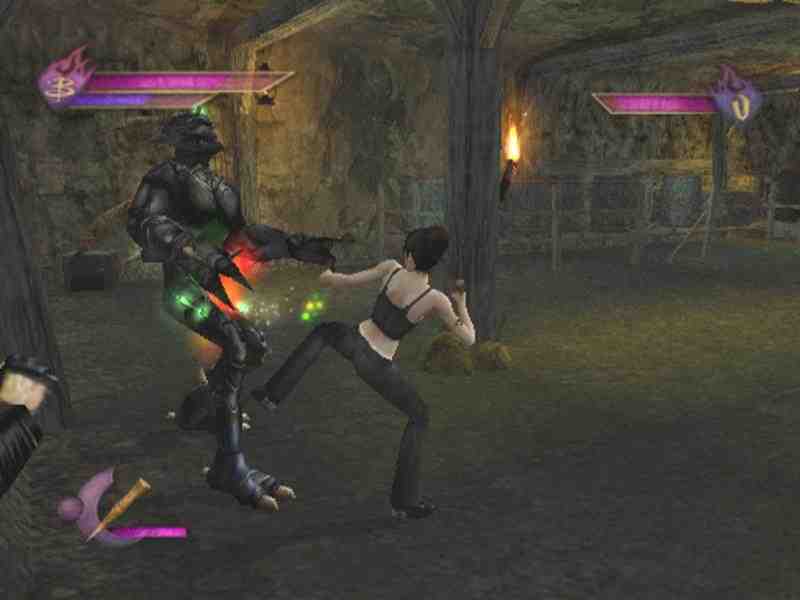The width and height of the screenshot is (800, 600).
Task: Click the flaming B player emblem
Action: click(x=62, y=80)
